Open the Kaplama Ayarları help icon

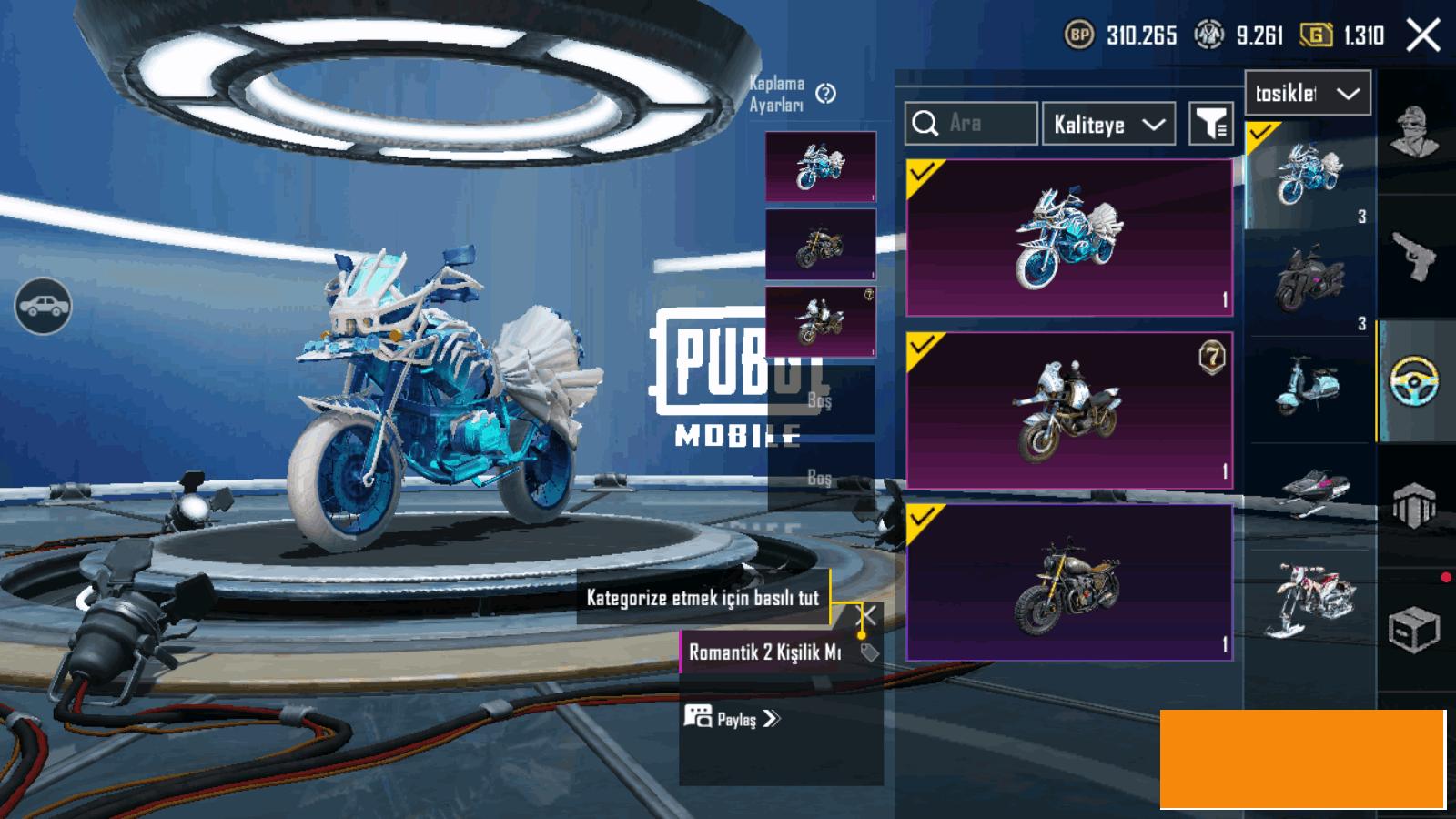click(825, 93)
